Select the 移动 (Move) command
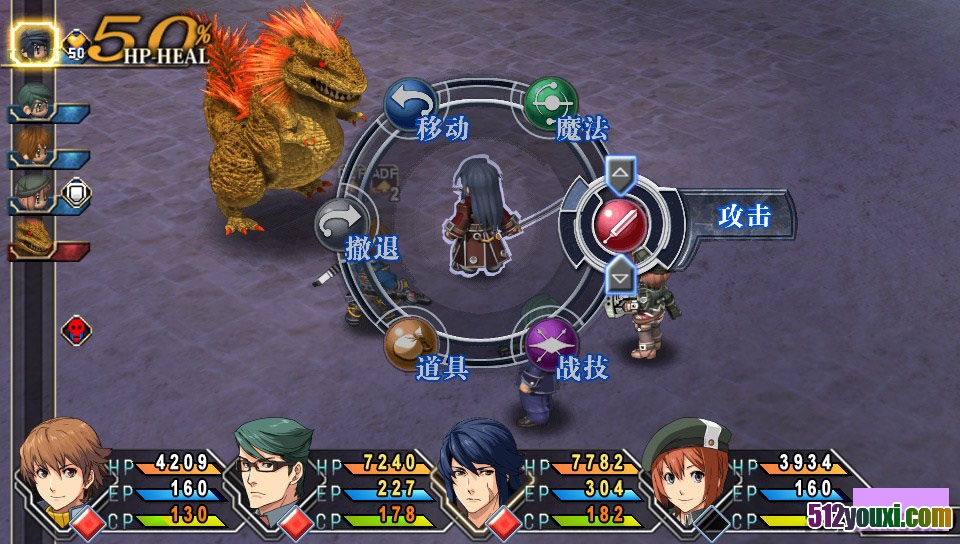960x544 pixels. [x=411, y=103]
